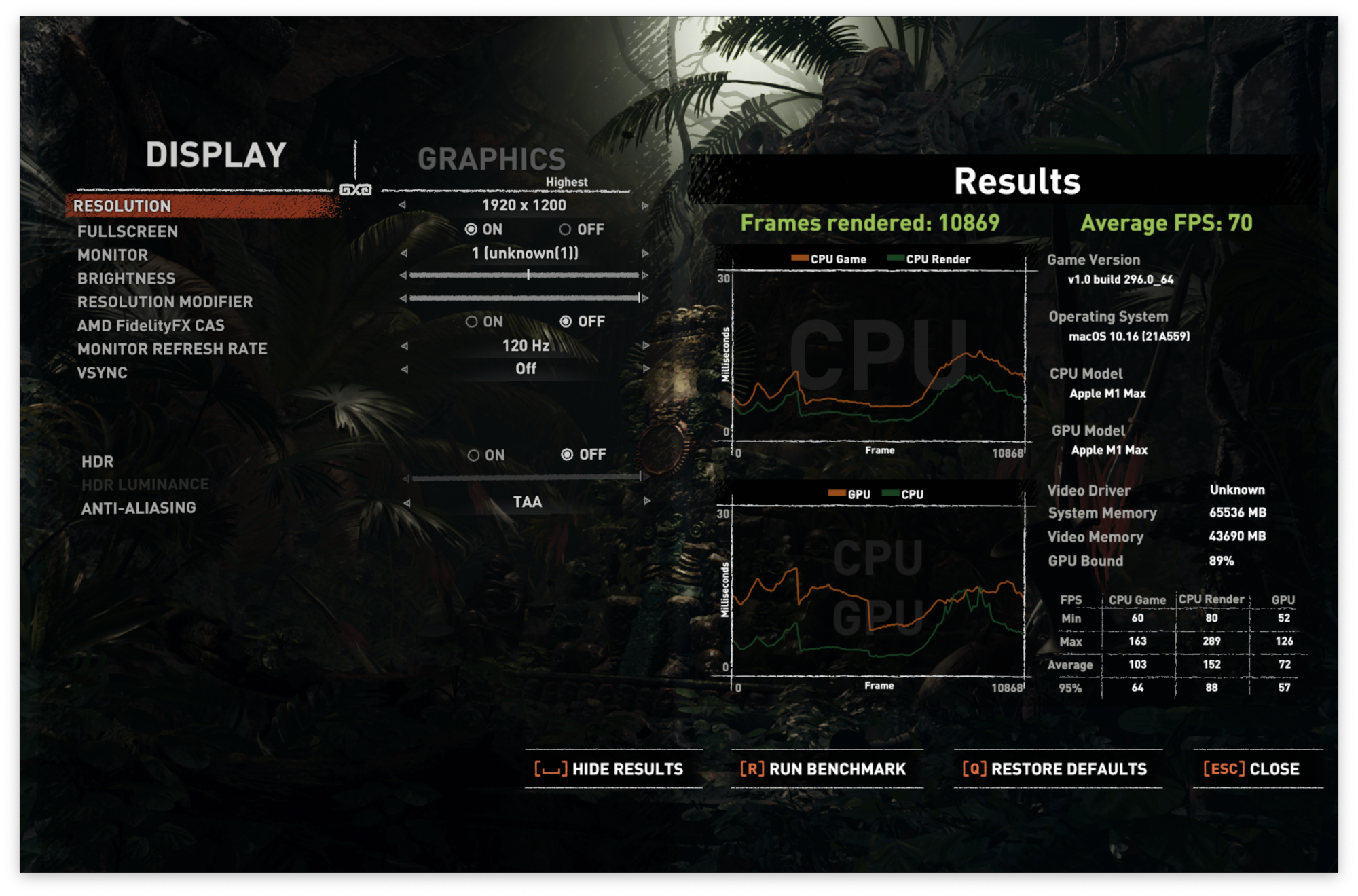This screenshot has width=1358, height=896.
Task: Increase the monitor refresh rate
Action: point(646,346)
